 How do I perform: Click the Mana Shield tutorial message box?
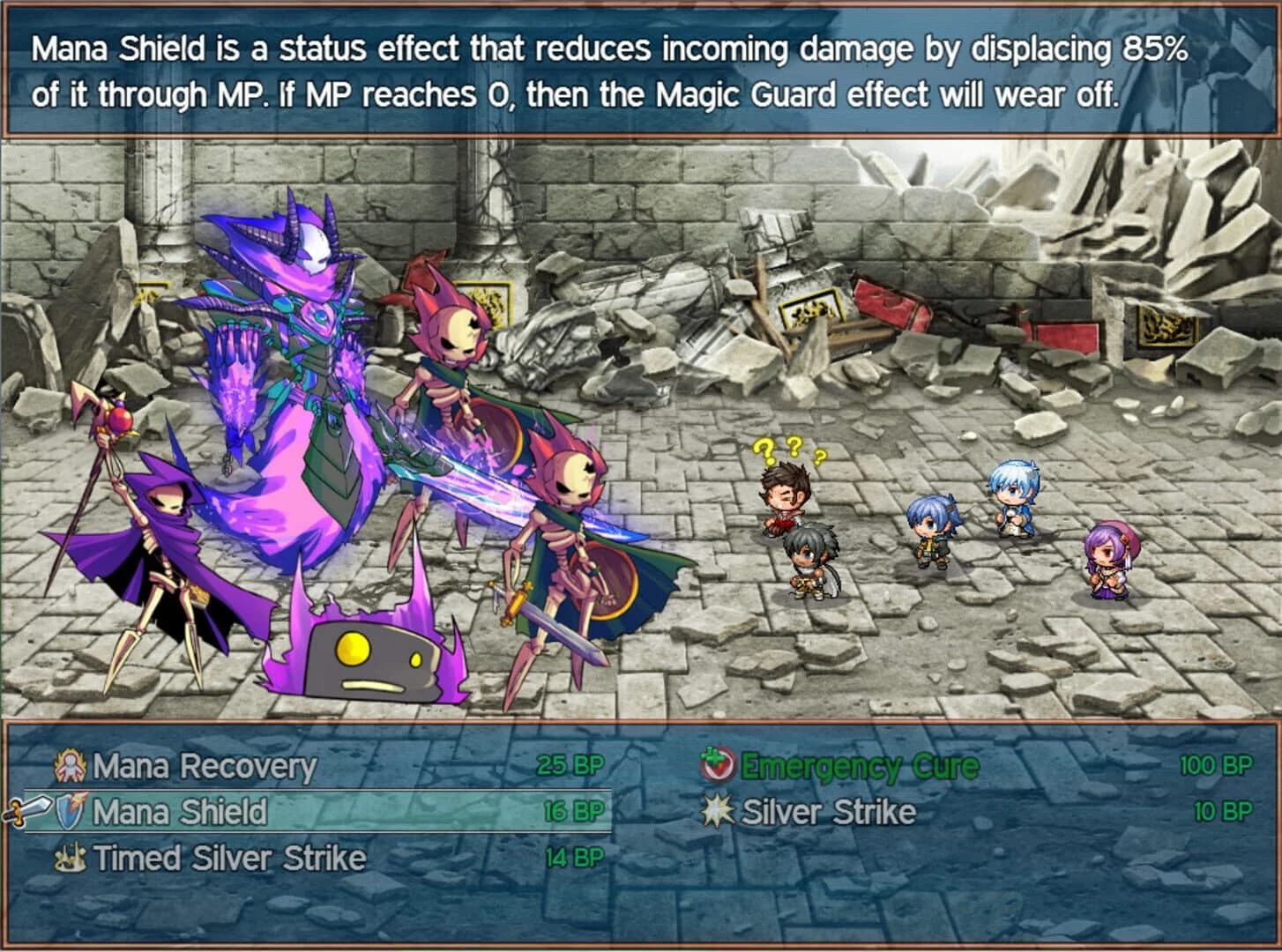tap(641, 71)
